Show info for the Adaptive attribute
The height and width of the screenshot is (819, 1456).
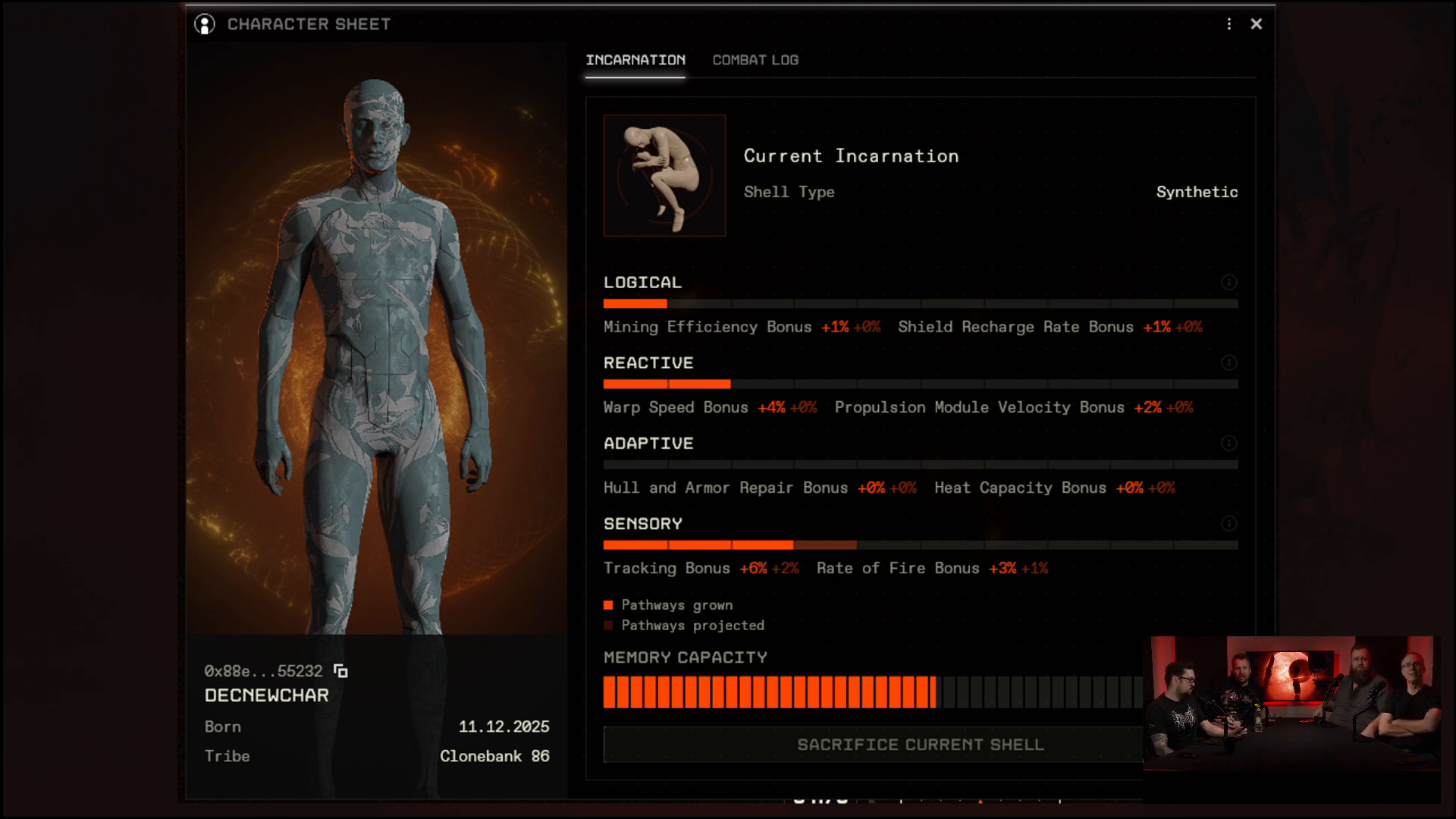click(1229, 443)
